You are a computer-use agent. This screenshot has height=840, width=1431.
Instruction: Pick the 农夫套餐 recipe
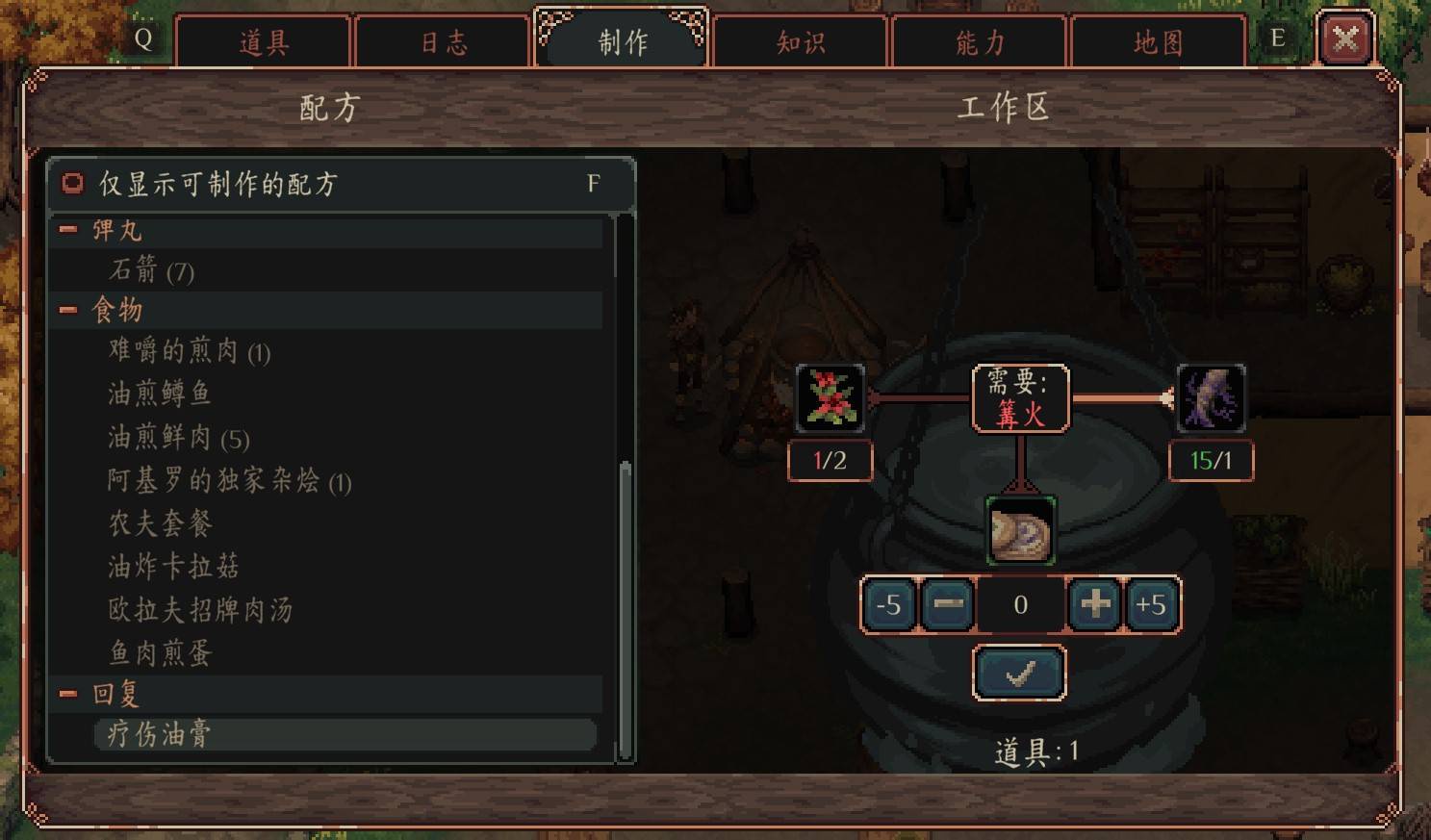pos(159,523)
